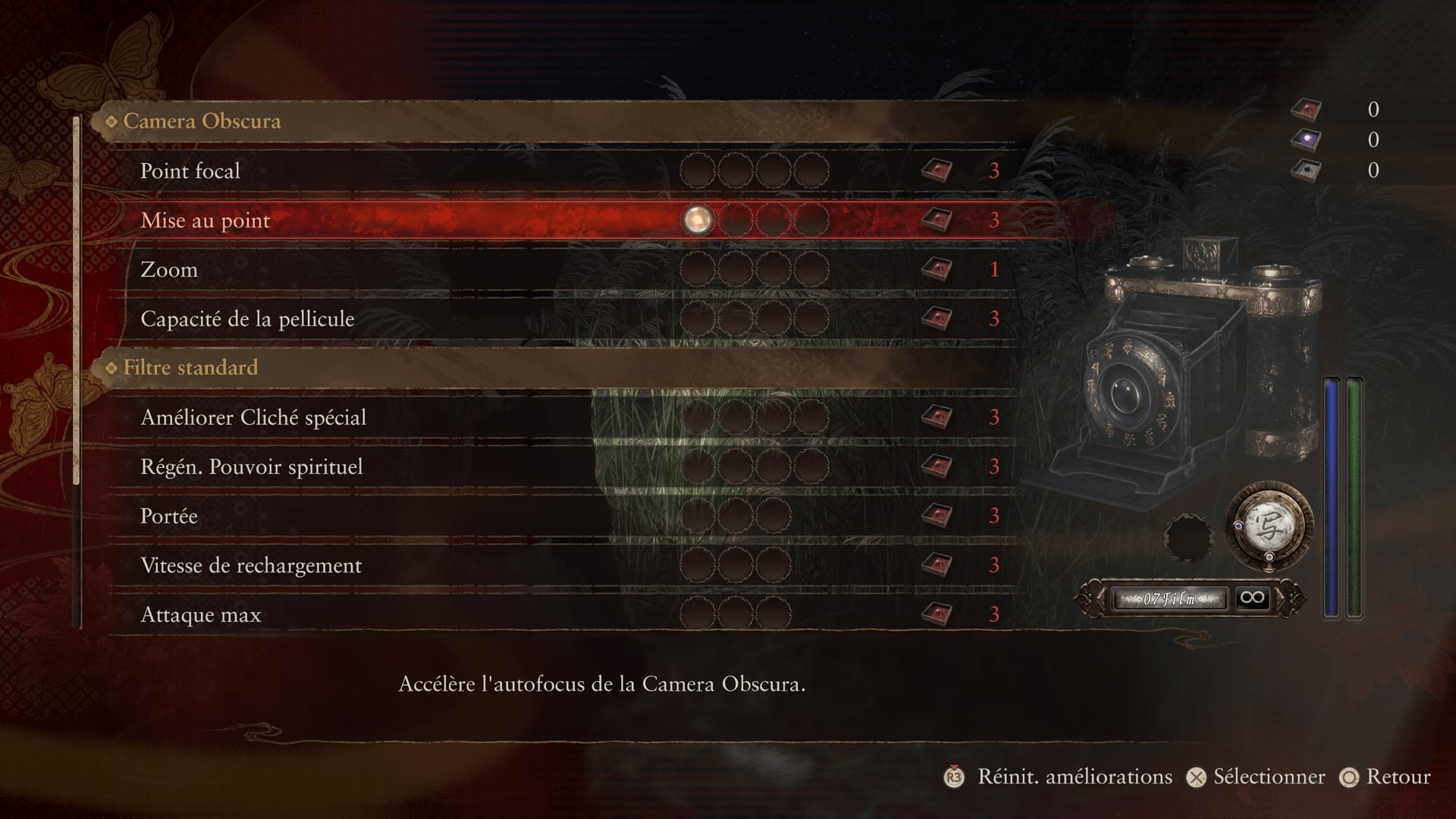Go back using Retour
Screen dimensions: 1456x819
click(x=1386, y=777)
